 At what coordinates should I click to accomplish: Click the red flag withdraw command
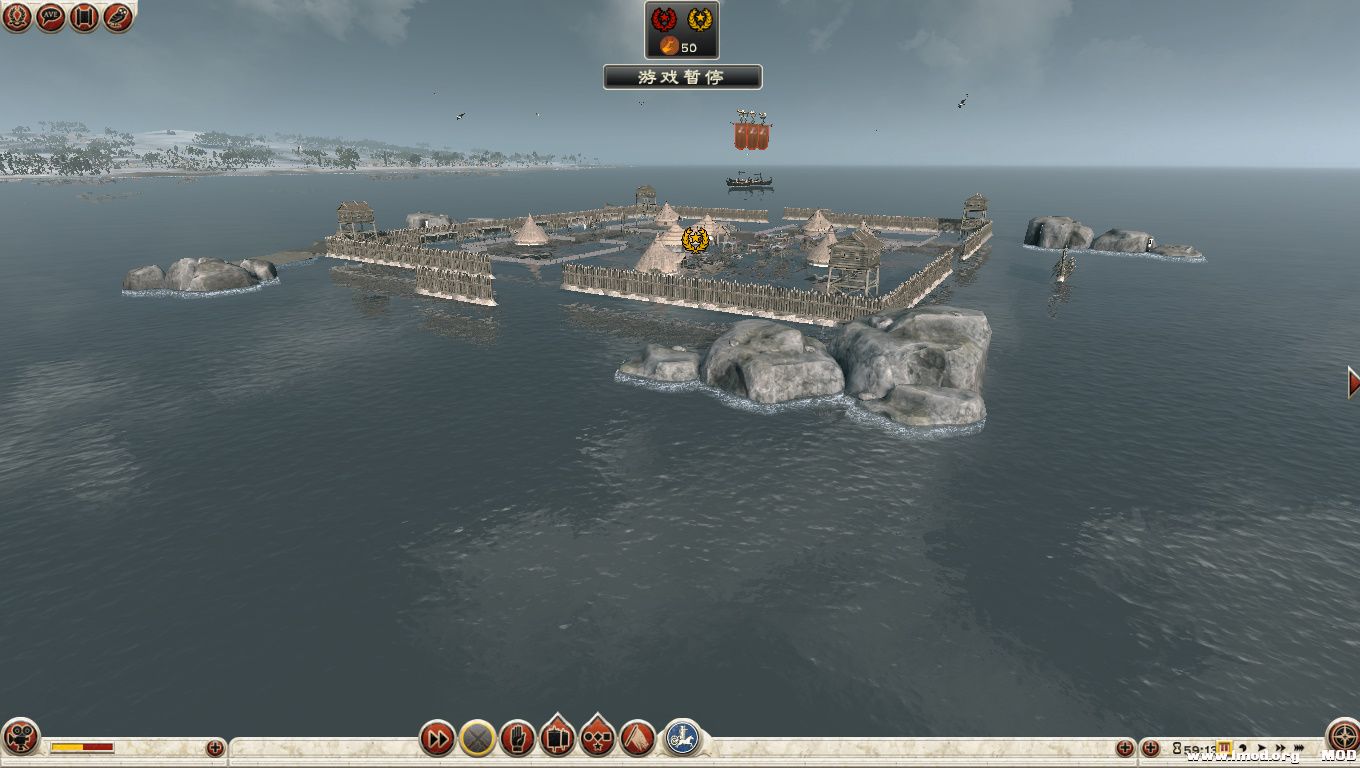click(x=637, y=739)
